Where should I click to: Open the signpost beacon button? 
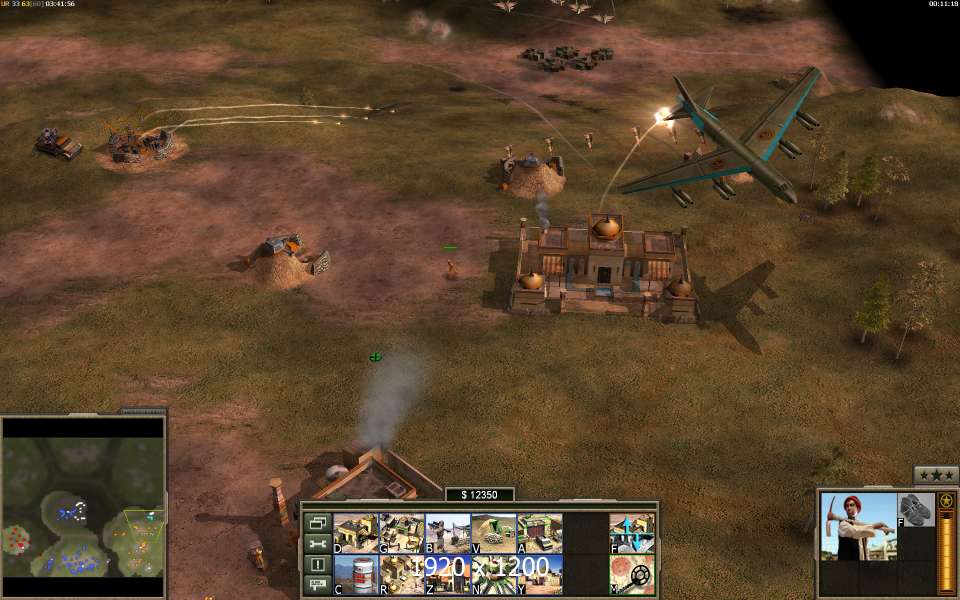point(318,584)
